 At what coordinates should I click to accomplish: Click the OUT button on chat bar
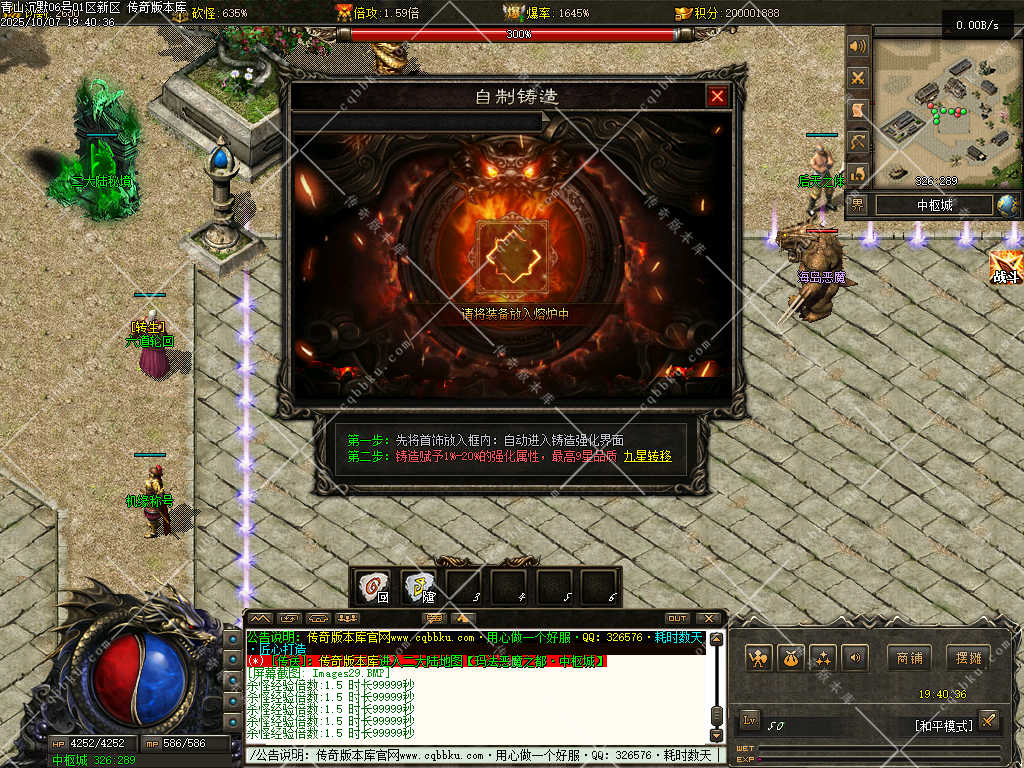pos(677,618)
